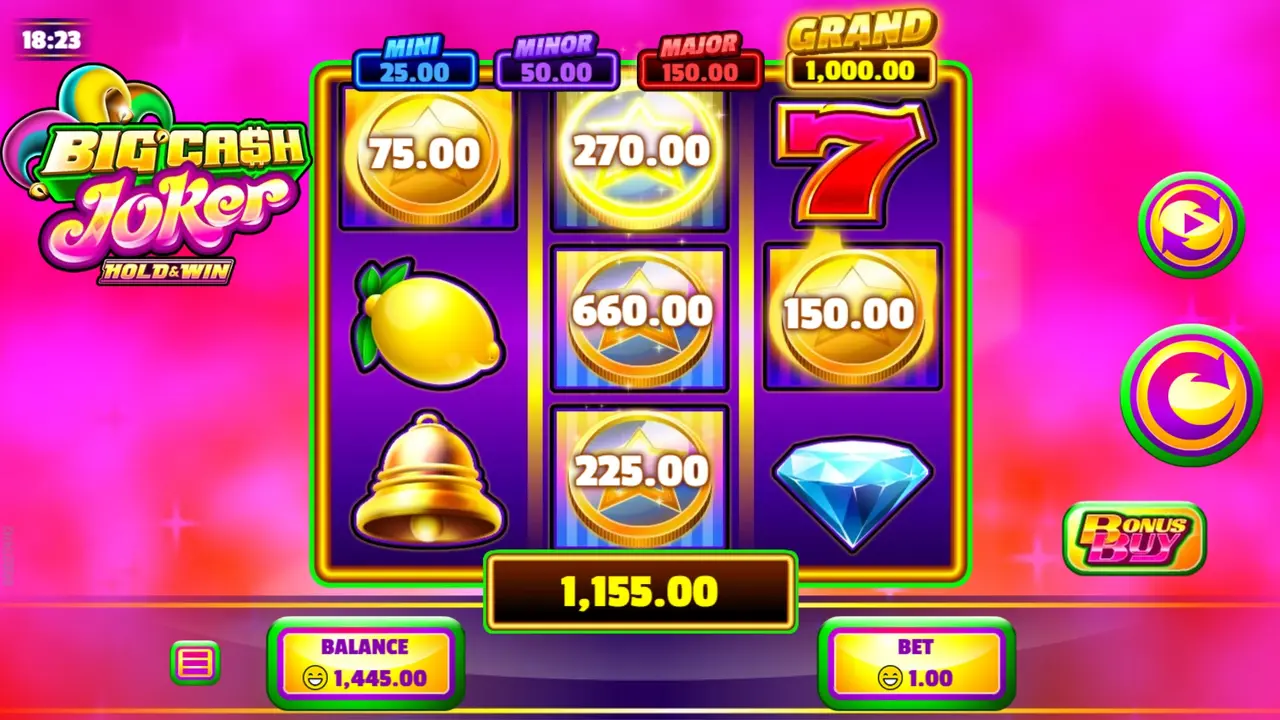The image size is (1280, 720).
Task: Open the Bonus Buy feature
Action: 1135,540
